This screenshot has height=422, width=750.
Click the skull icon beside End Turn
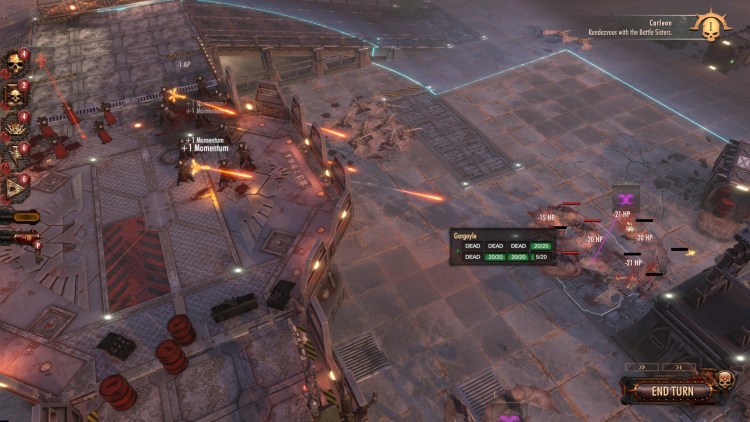tap(724, 381)
